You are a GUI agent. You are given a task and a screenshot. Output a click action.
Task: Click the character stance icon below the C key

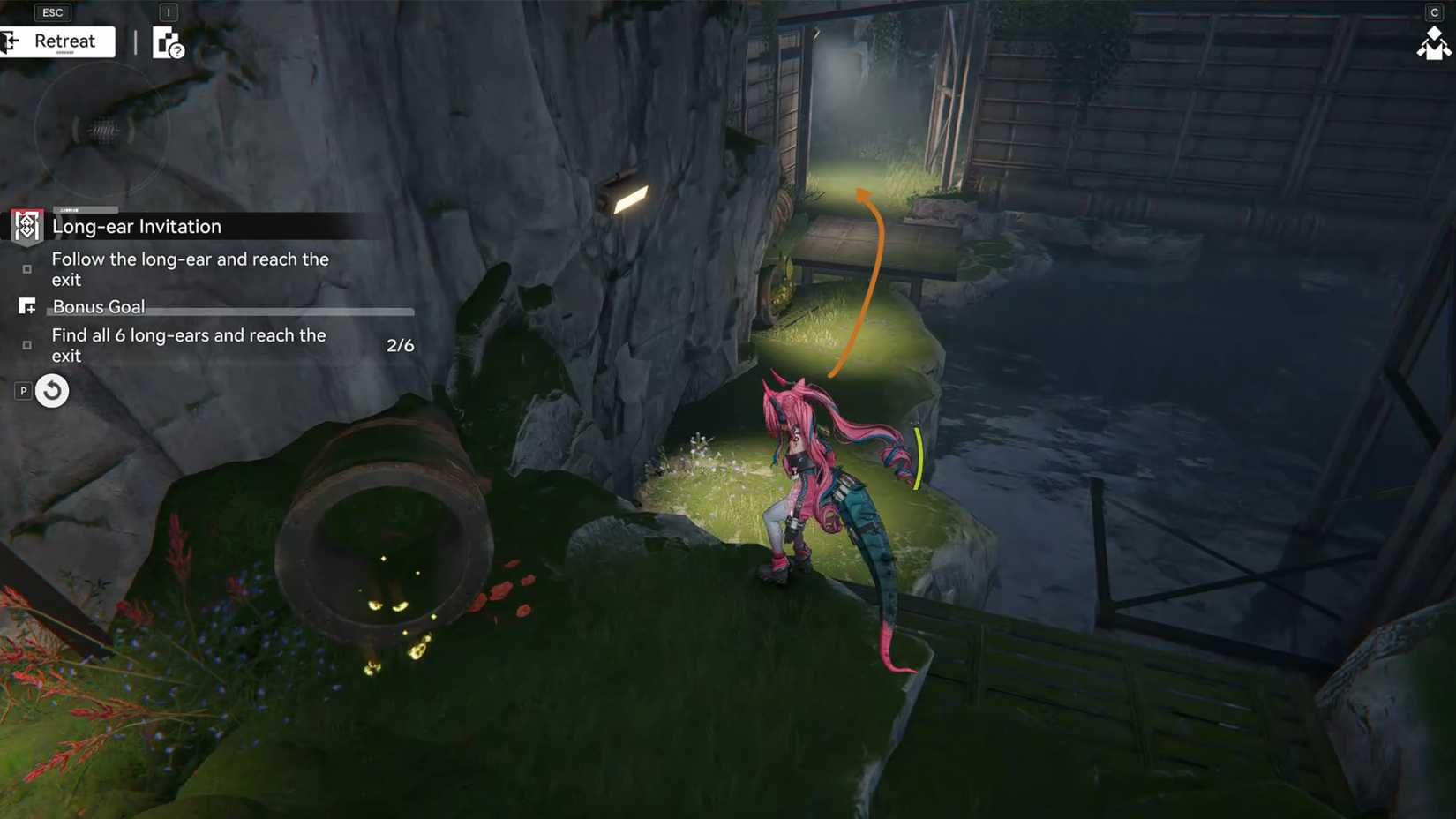point(1433,44)
